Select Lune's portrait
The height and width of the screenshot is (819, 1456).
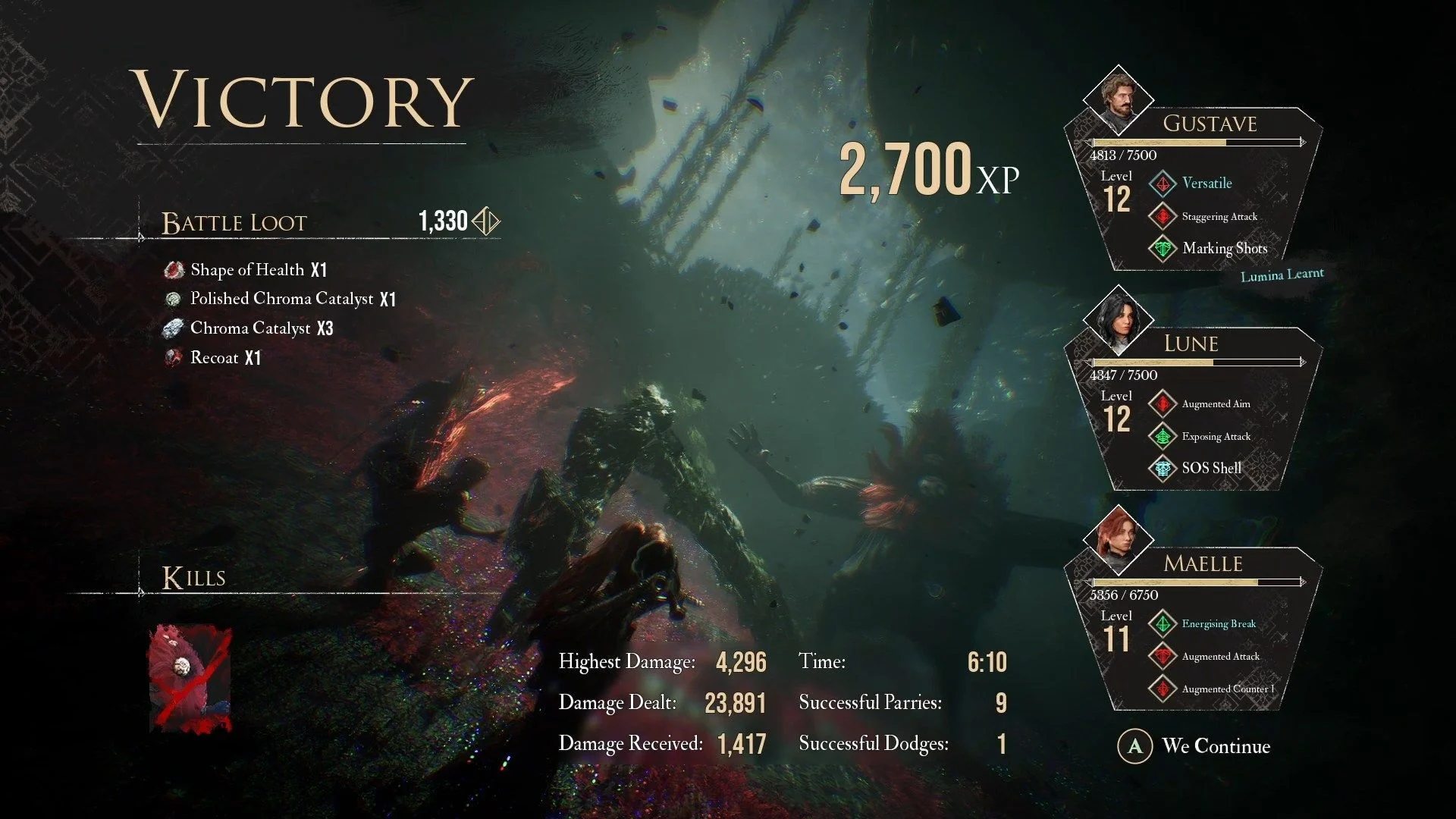(x=1118, y=318)
